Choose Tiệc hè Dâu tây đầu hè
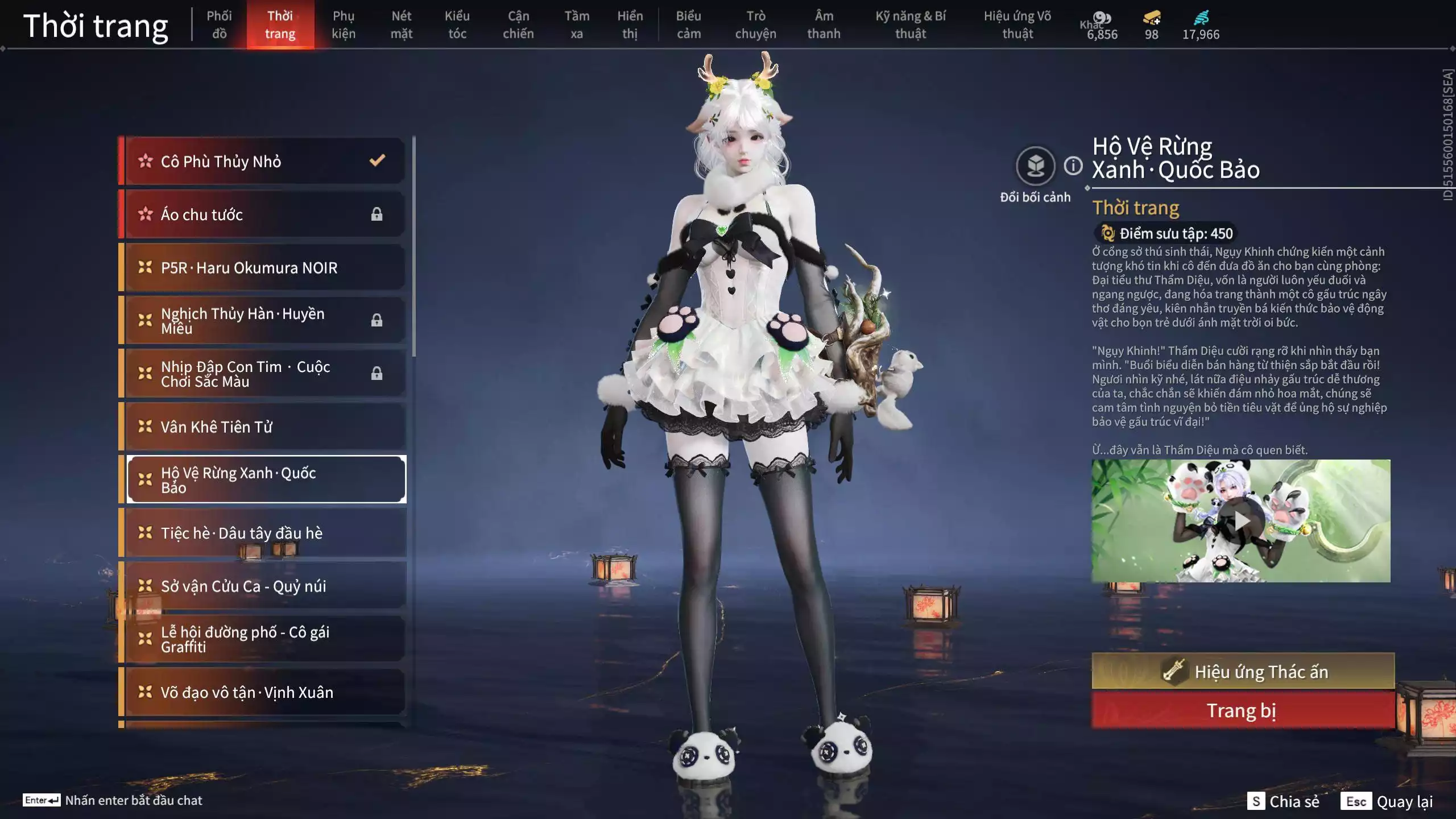 point(264,533)
